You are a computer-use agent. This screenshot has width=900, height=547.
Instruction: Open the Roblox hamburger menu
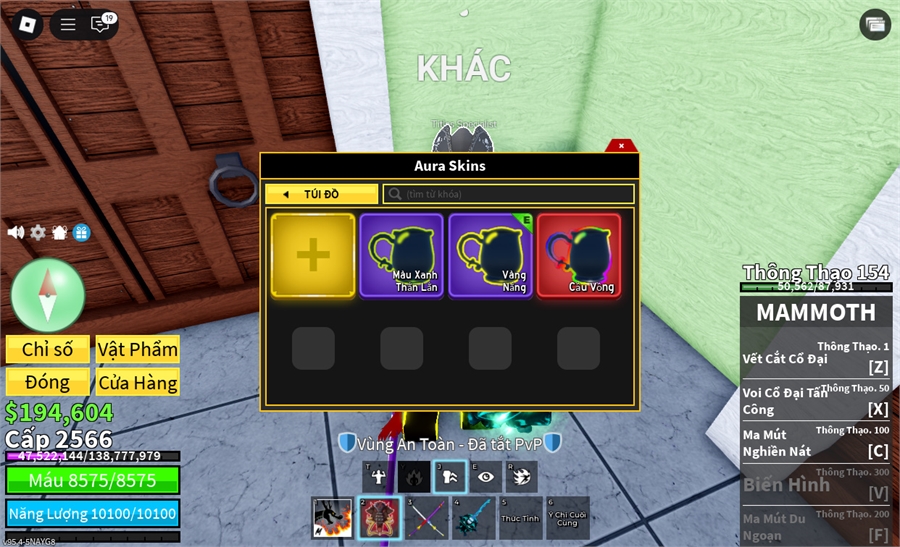point(68,25)
